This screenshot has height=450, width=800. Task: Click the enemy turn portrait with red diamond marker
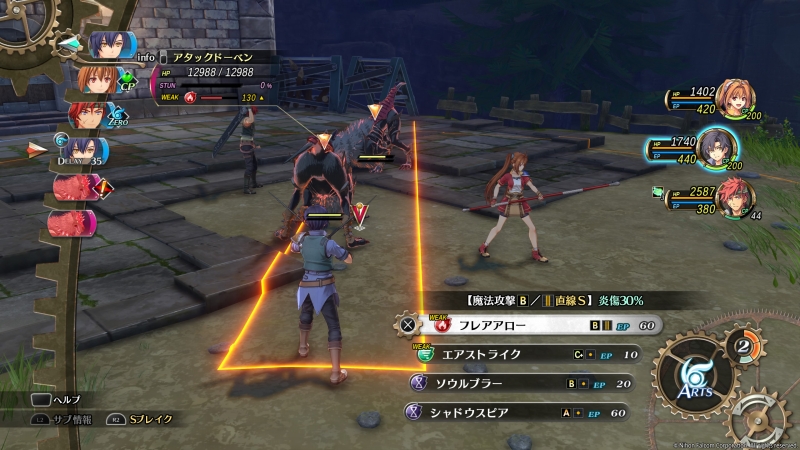coord(77,186)
